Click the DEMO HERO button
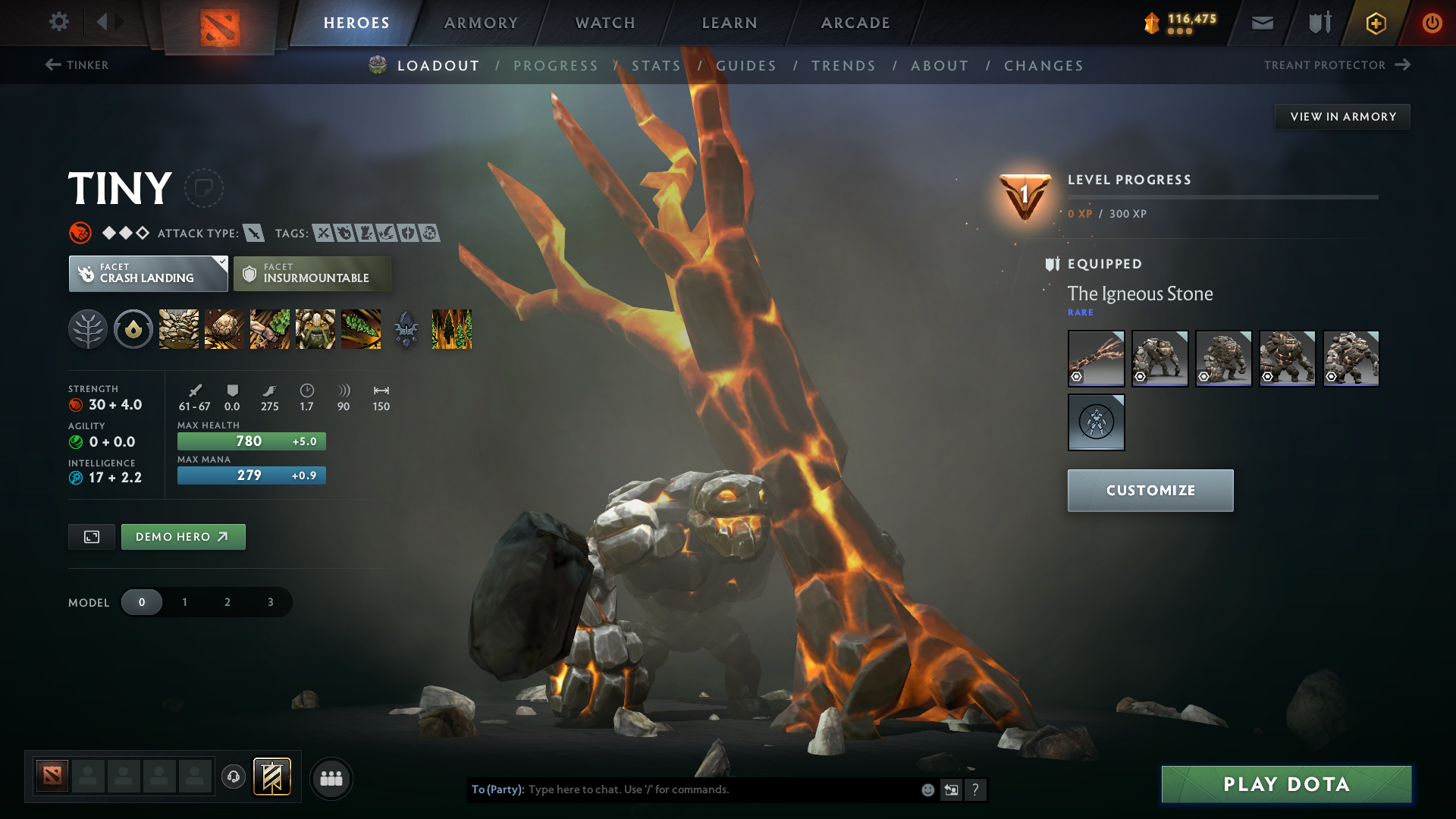Screen dimensions: 1456x819 [183, 536]
